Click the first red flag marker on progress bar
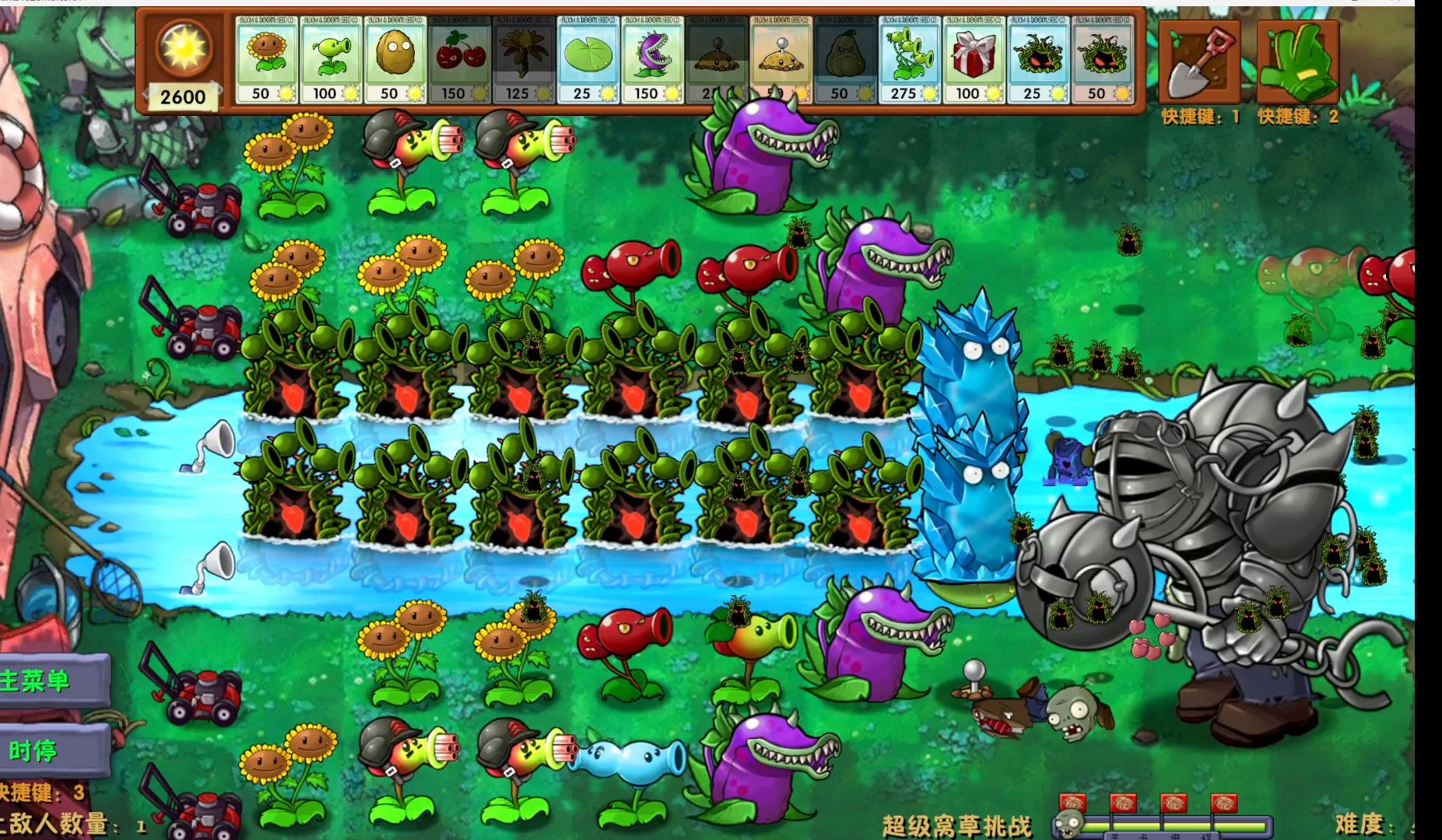 pyautogui.click(x=1073, y=801)
